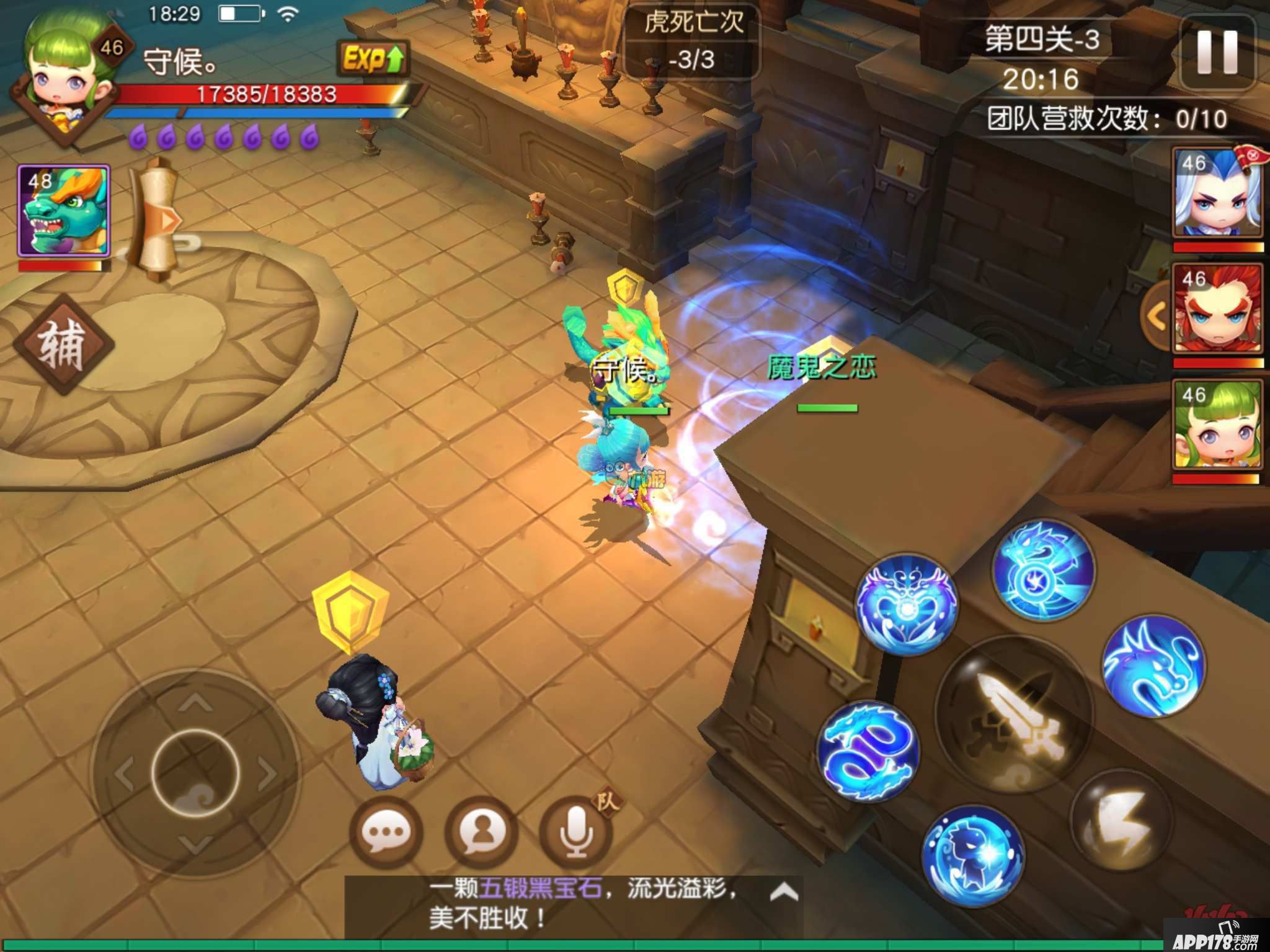This screenshot has height=952, width=1270.
Task: Expand the quest scroll panel
Action: 158,218
